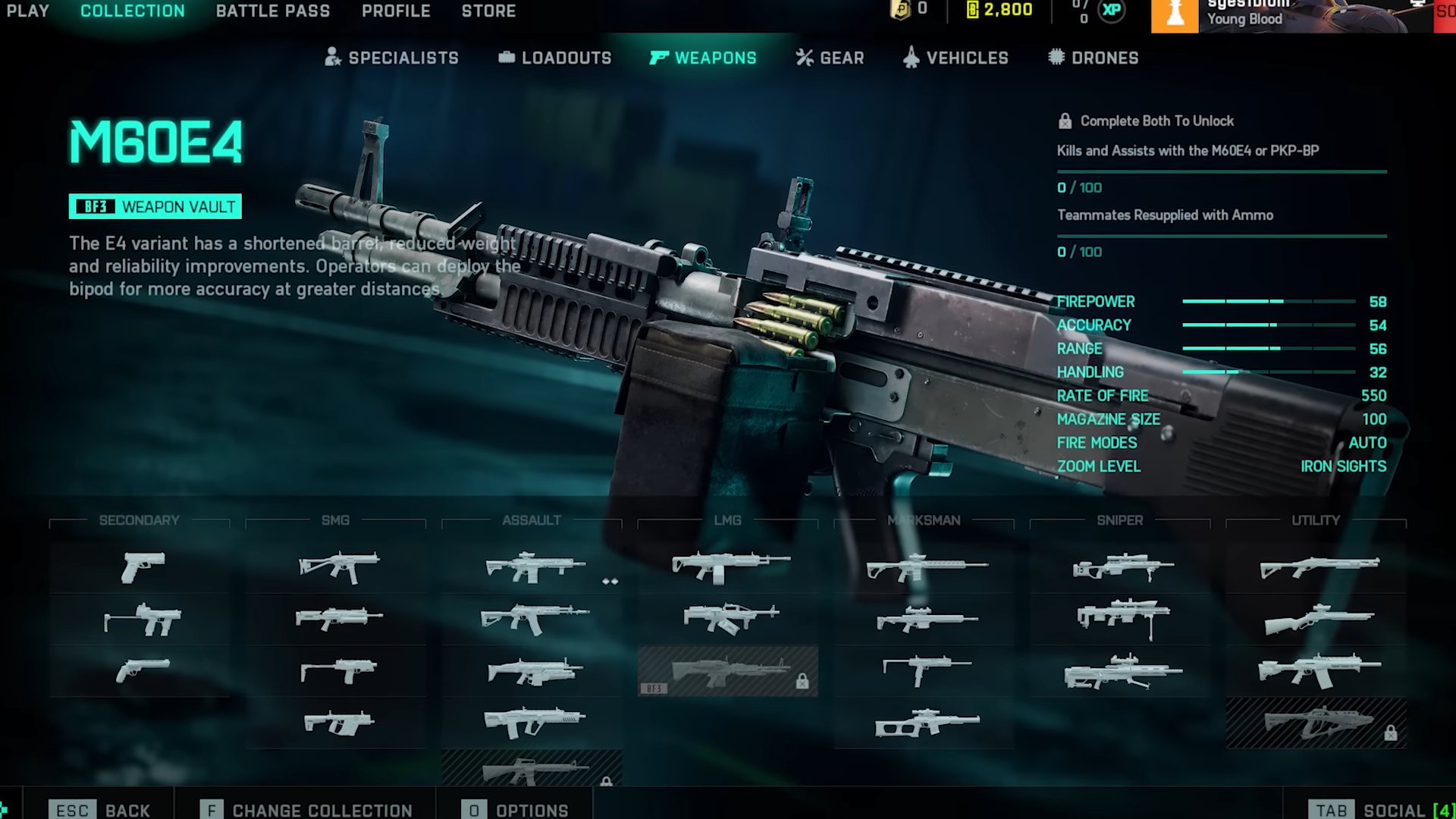Select the locked M60E4 LMG tile

pyautogui.click(x=728, y=671)
